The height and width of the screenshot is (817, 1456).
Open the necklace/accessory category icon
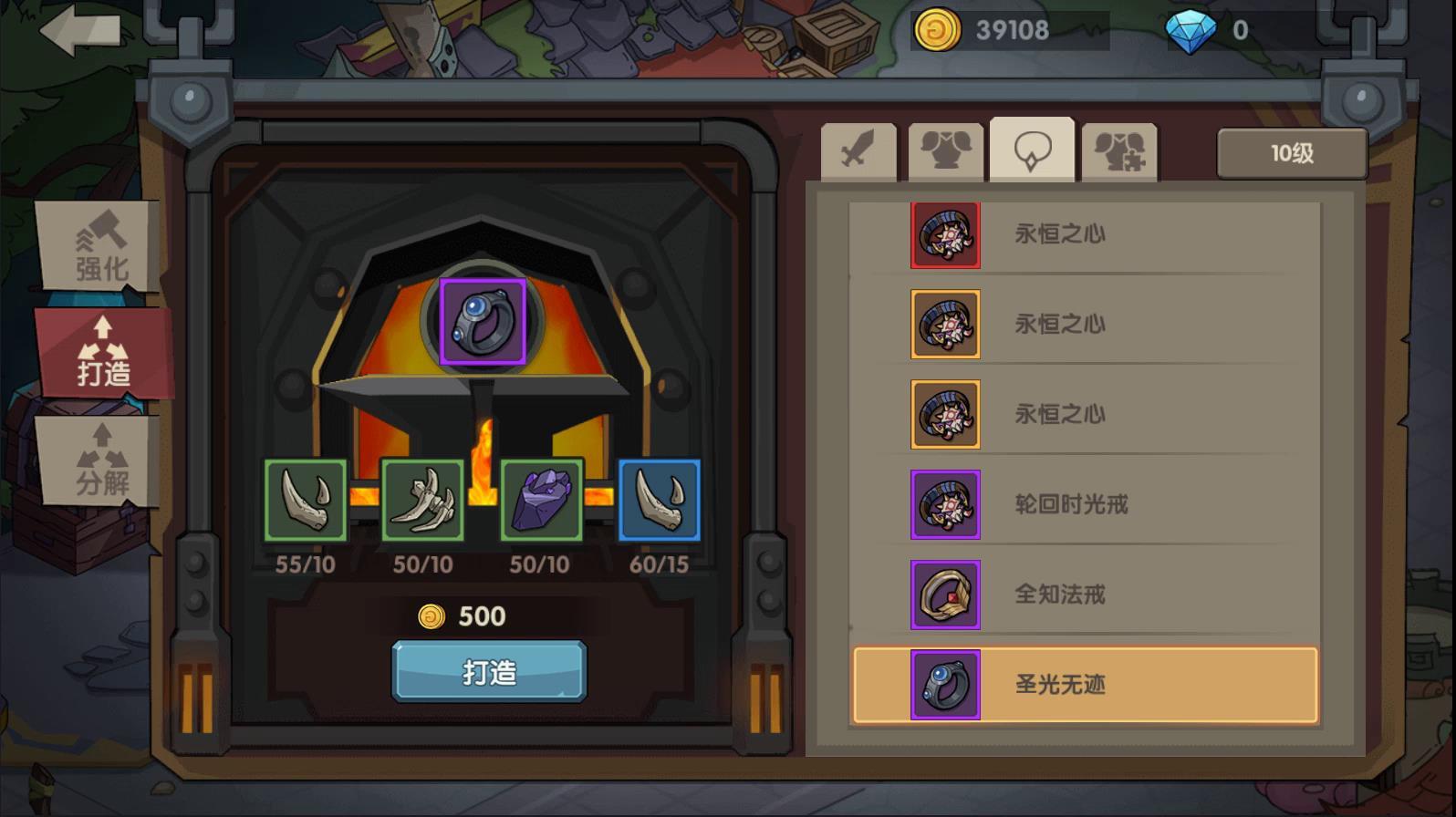tap(1031, 149)
